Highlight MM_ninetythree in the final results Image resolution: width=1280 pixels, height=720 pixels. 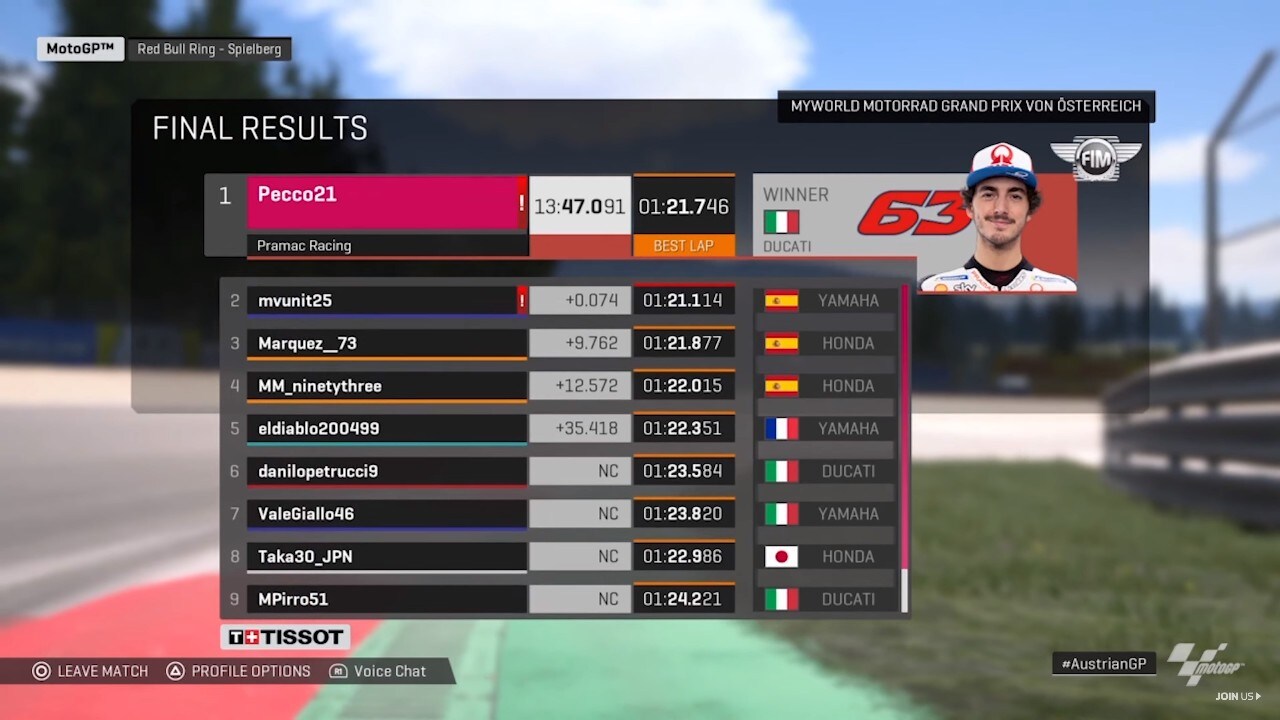(386, 386)
